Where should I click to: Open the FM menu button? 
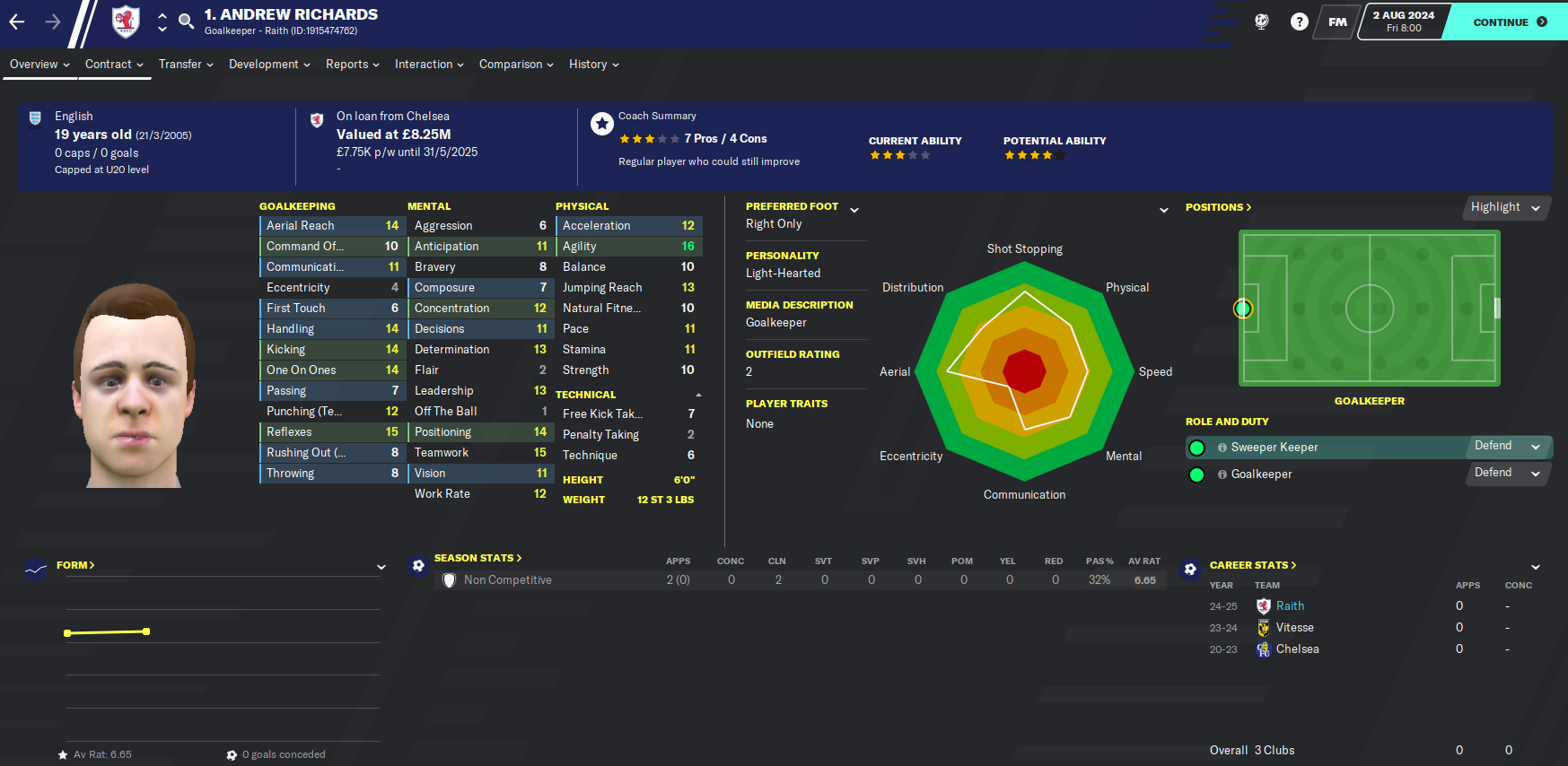(1337, 22)
